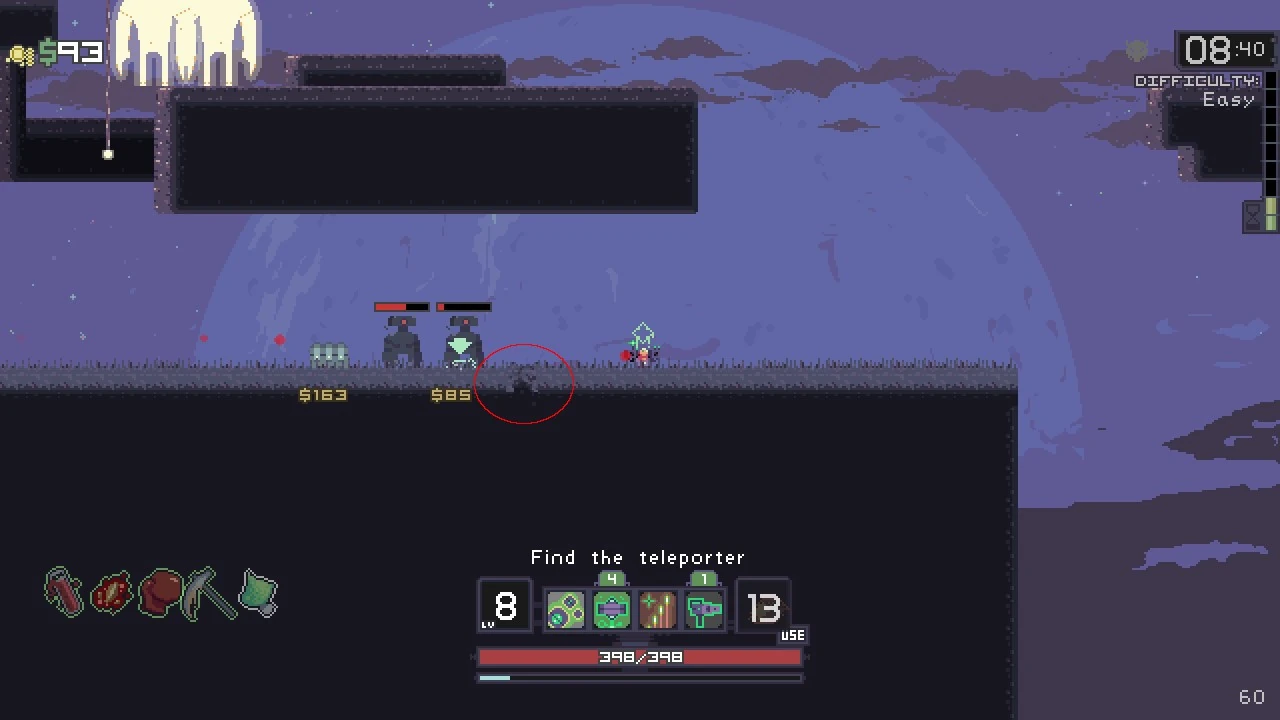The image size is (1280, 720).
Task: Click the 08:40 game timer
Action: (1223, 50)
